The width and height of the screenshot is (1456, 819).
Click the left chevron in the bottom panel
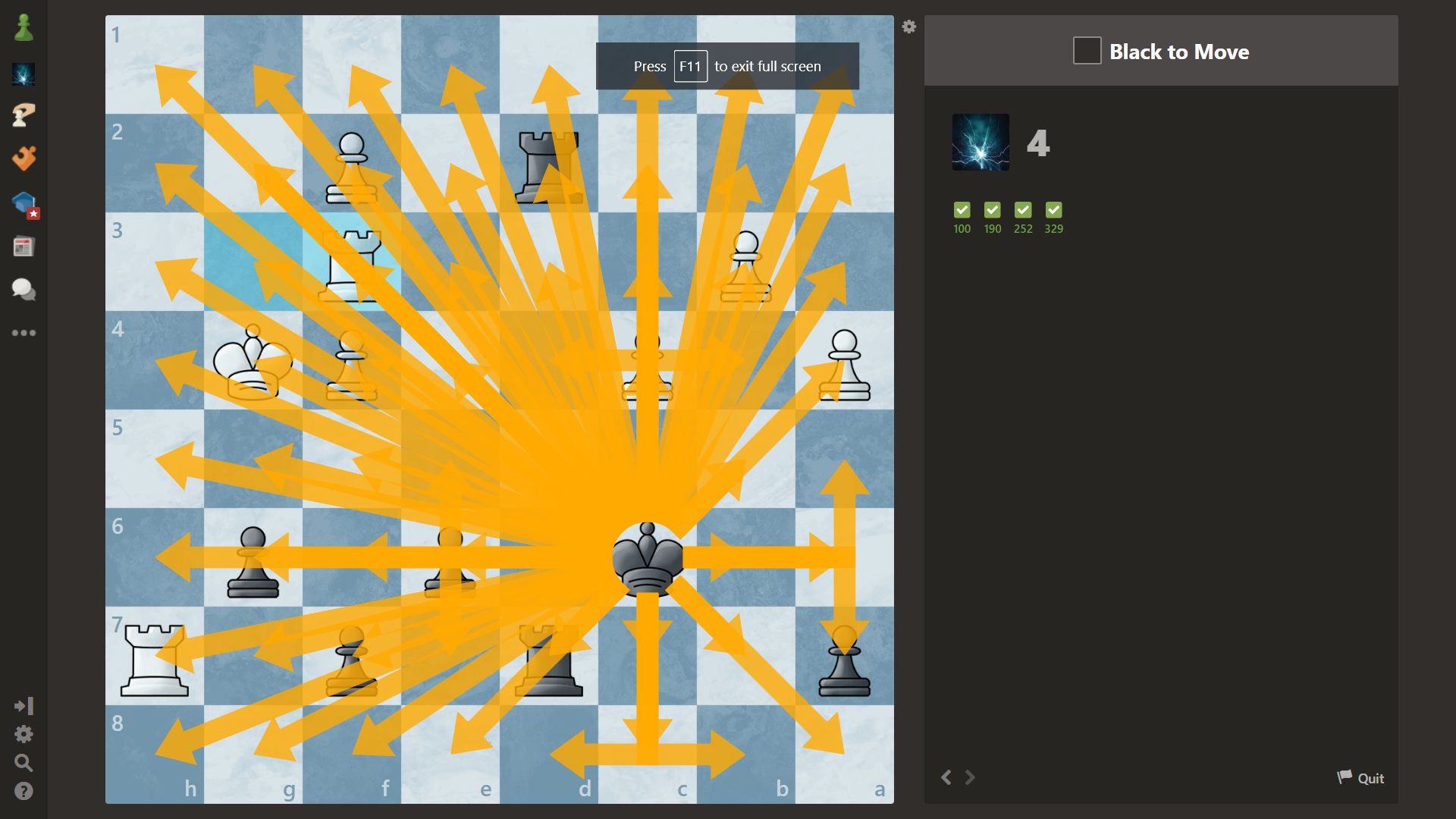coord(946,777)
